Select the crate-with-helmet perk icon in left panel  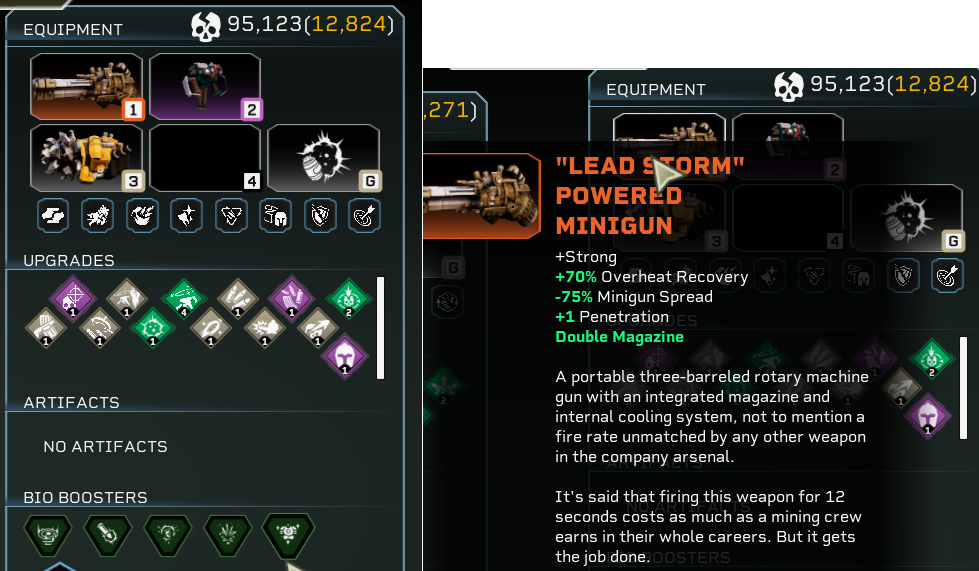point(276,215)
